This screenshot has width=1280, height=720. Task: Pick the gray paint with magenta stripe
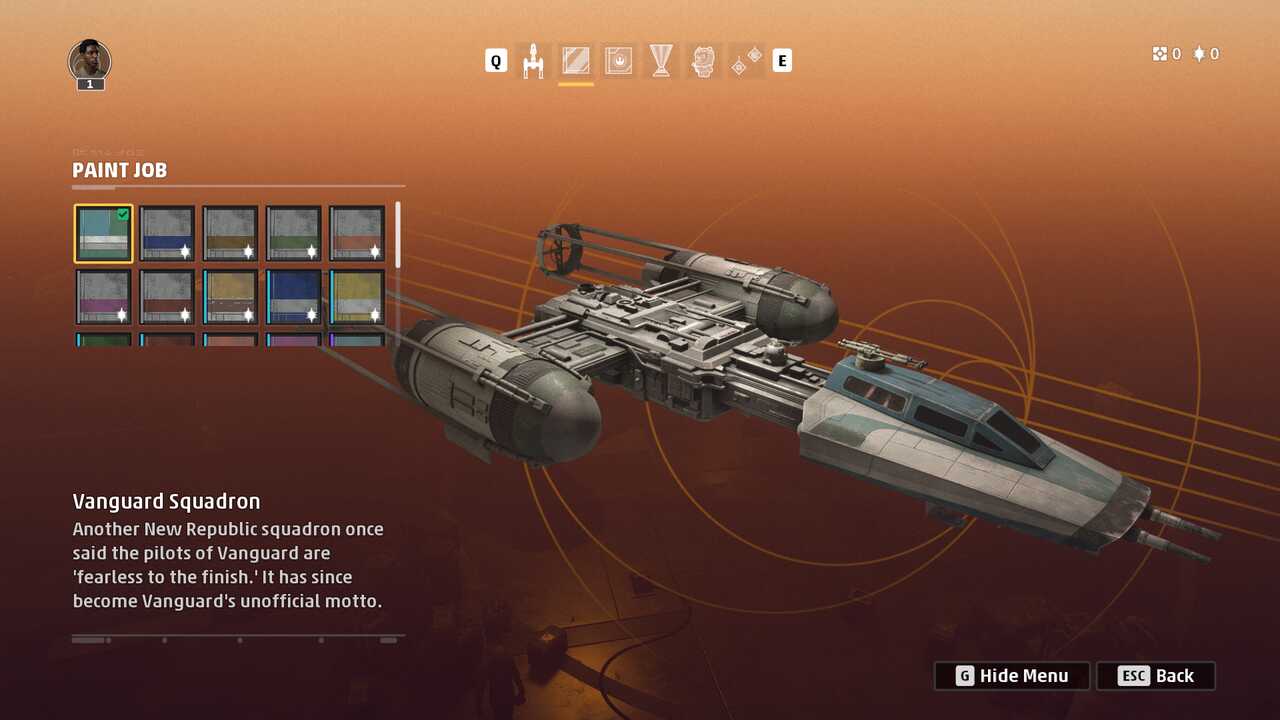103,297
